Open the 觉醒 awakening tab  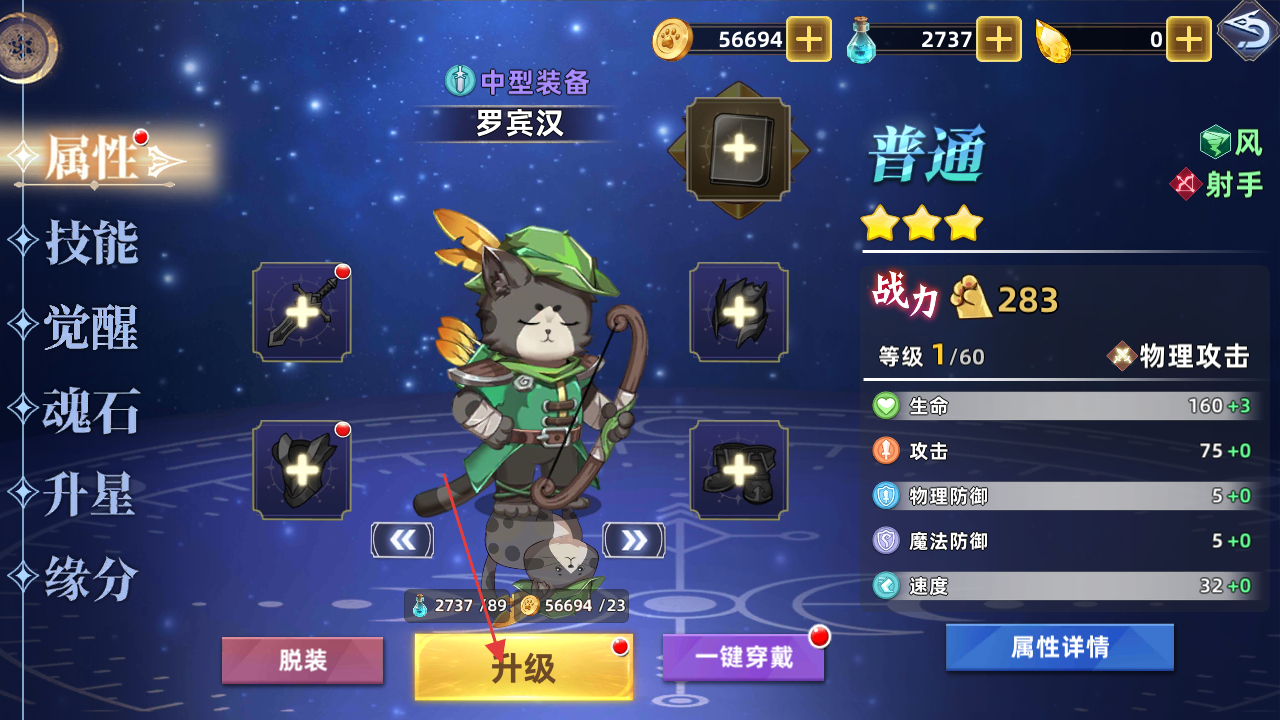point(90,327)
